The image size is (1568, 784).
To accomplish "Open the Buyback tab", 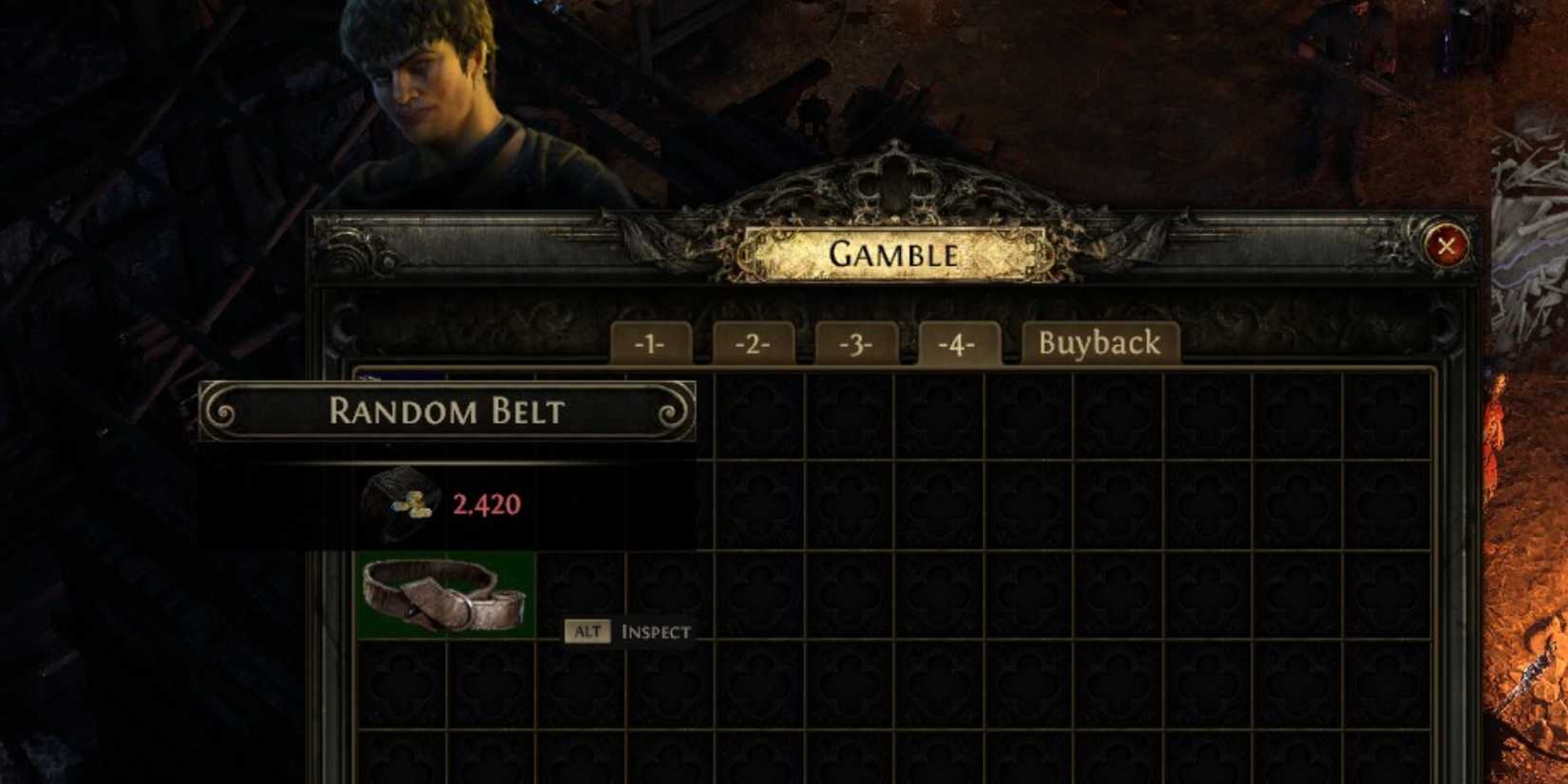I will pos(1100,342).
